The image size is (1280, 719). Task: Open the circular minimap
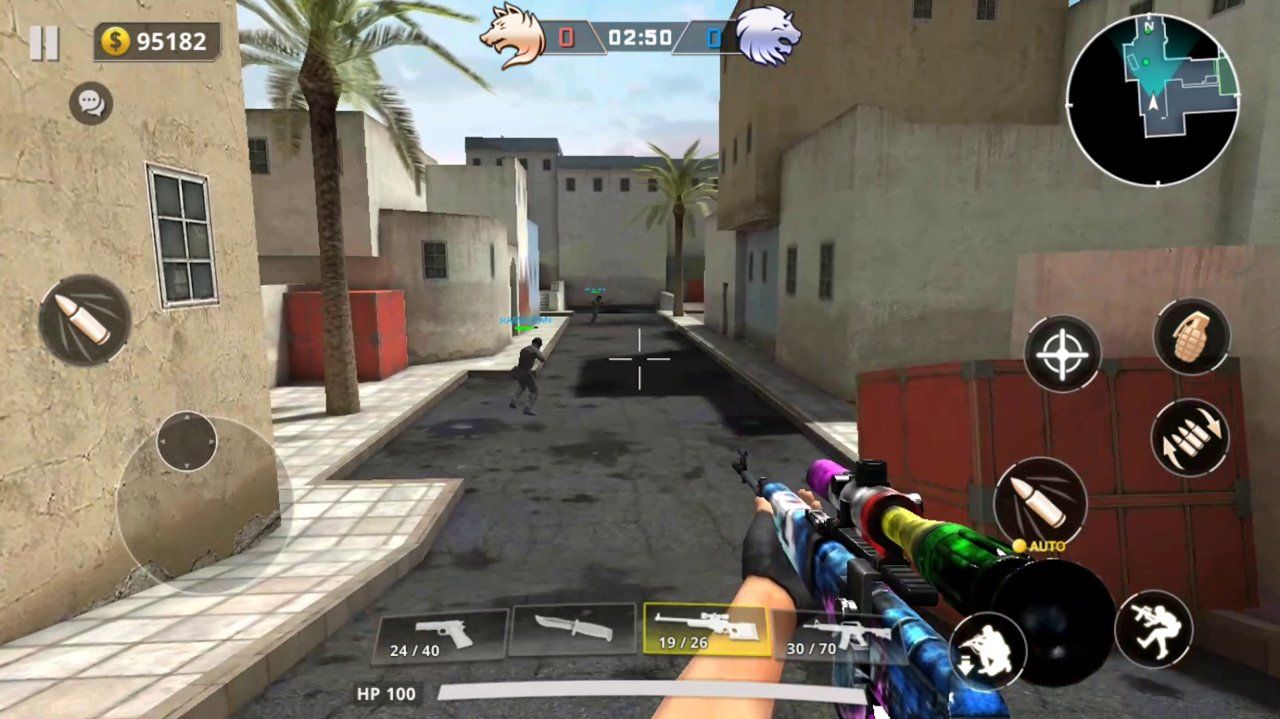1152,99
